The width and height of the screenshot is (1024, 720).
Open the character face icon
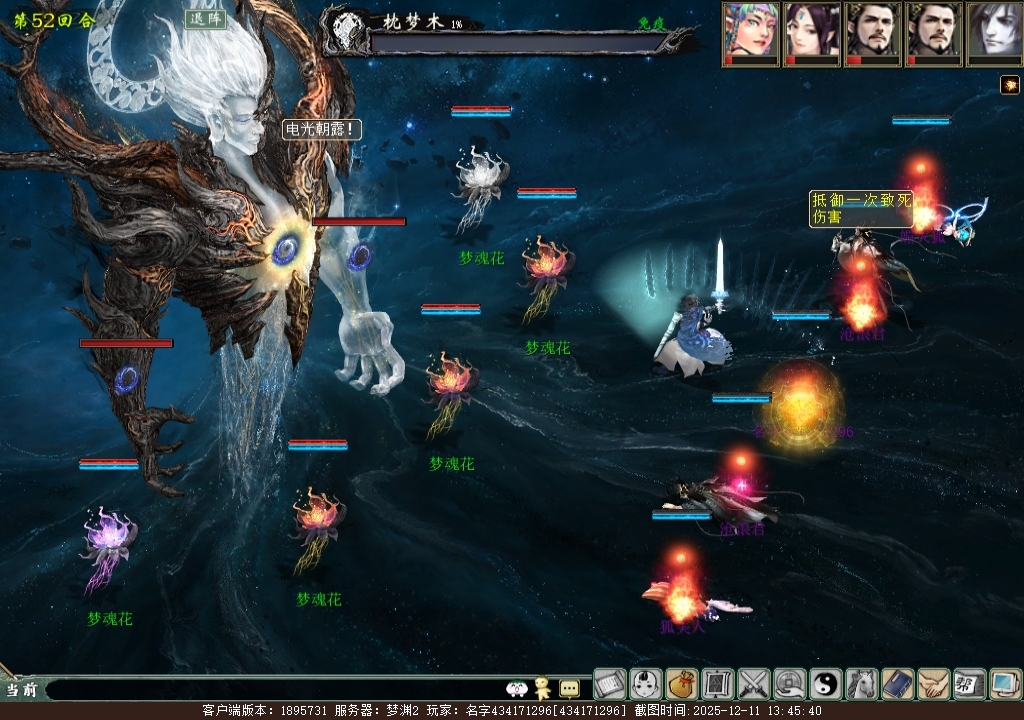click(646, 684)
